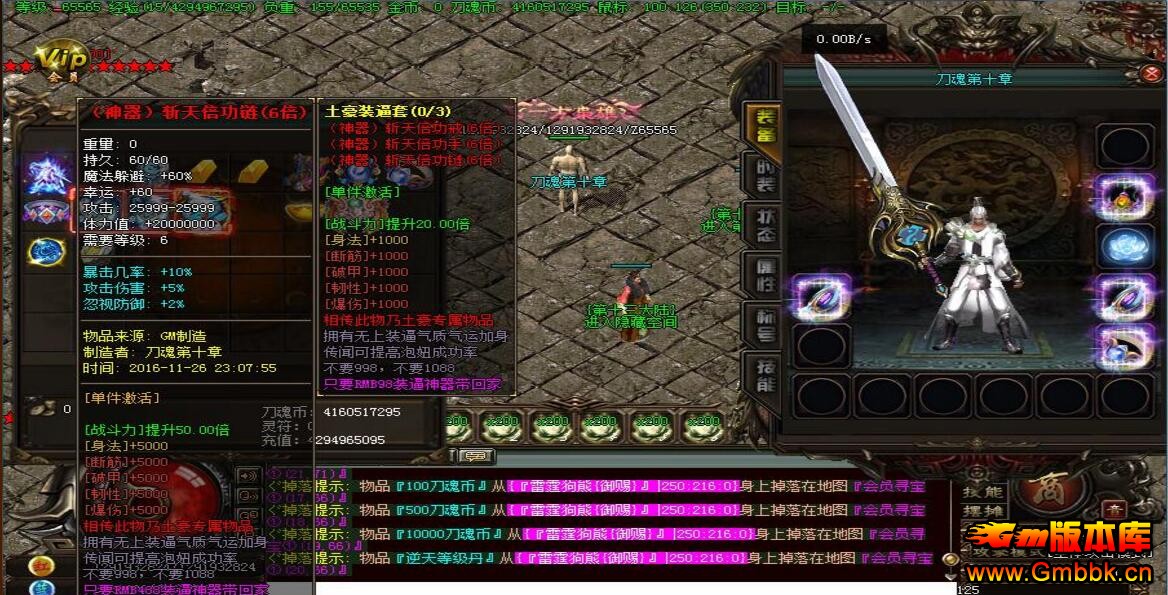Open the 称号 title tab
Viewport: 1168px width, 595px height.
761,325
